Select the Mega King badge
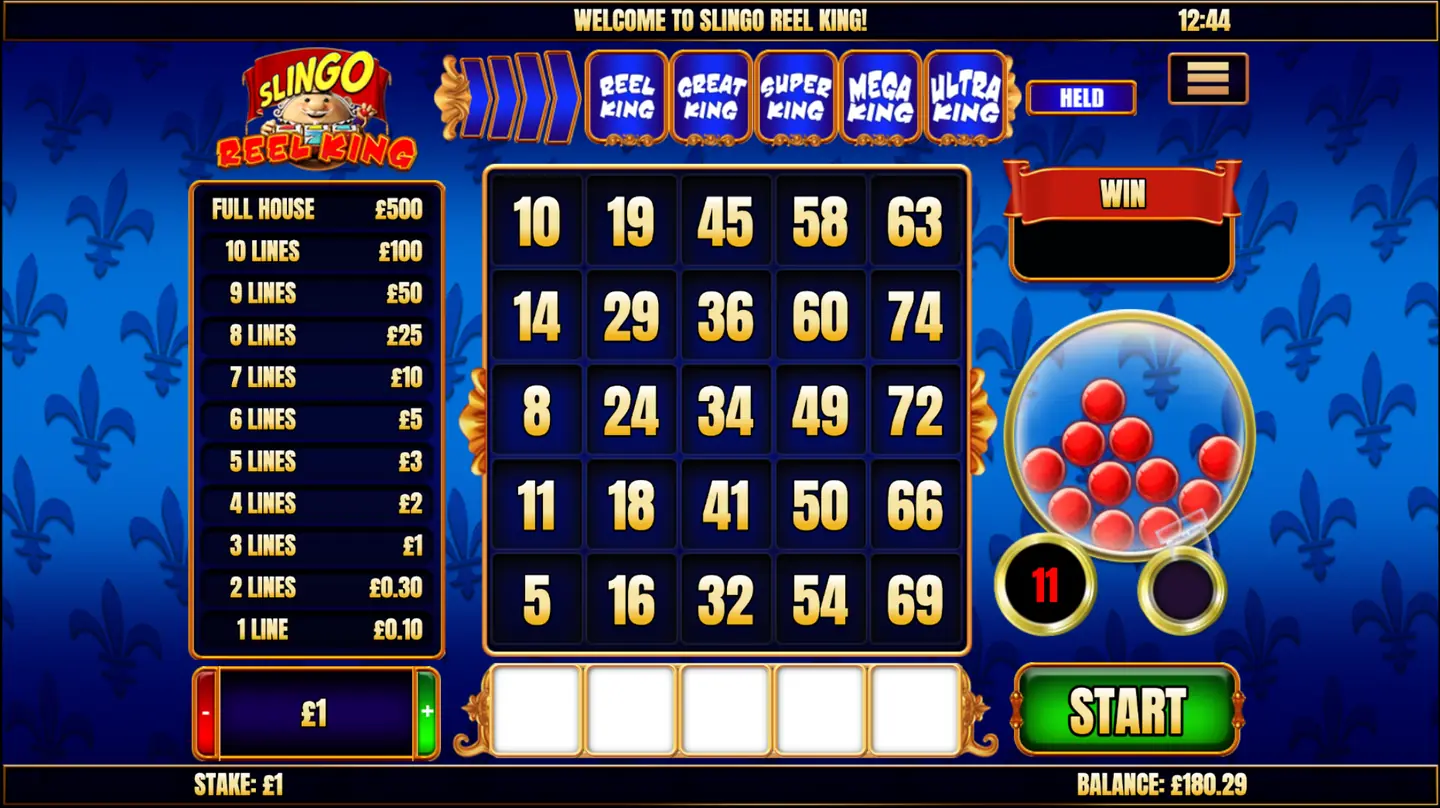1440x808 pixels. [880, 97]
